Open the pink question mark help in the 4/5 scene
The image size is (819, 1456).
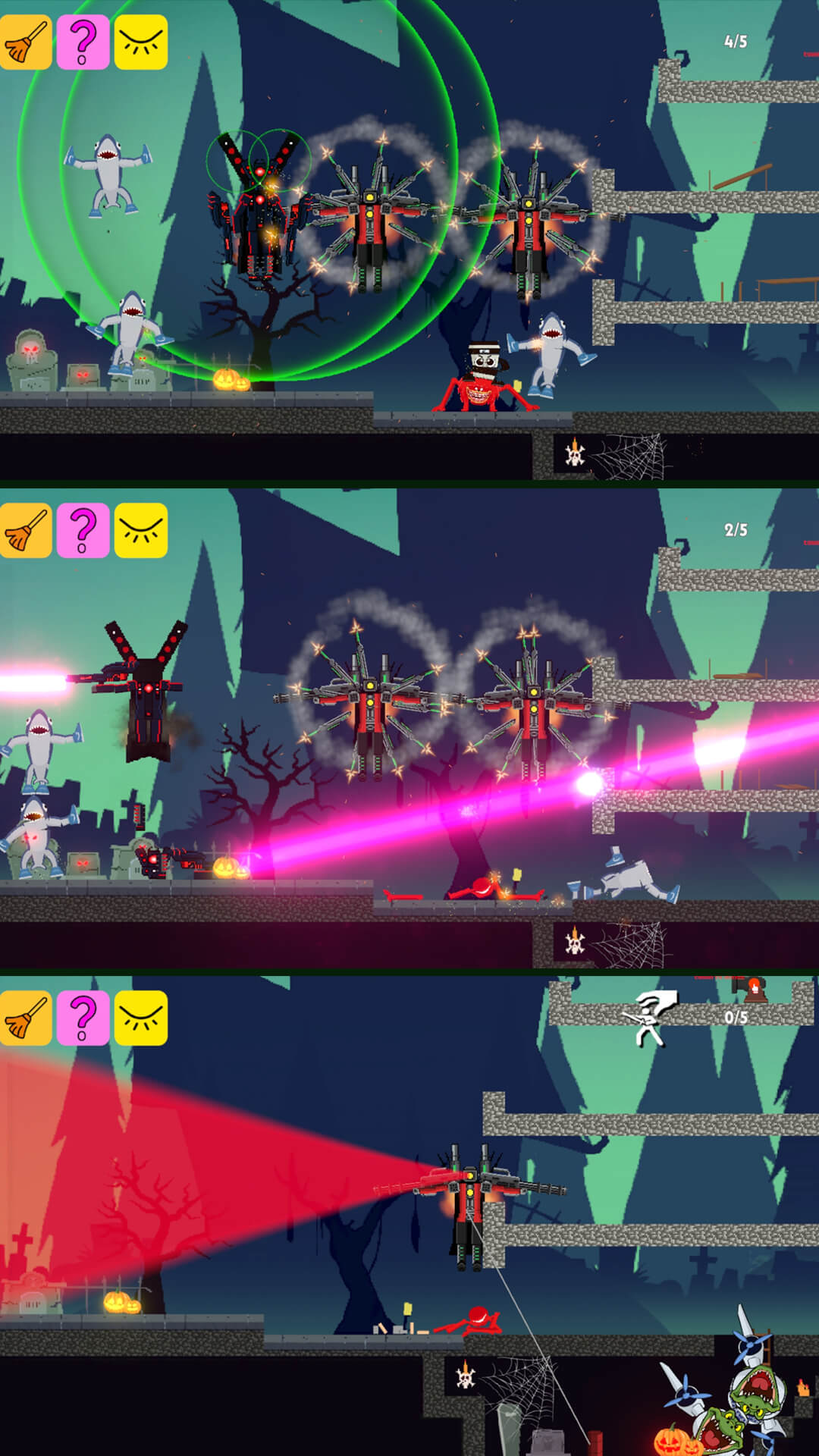(x=83, y=42)
